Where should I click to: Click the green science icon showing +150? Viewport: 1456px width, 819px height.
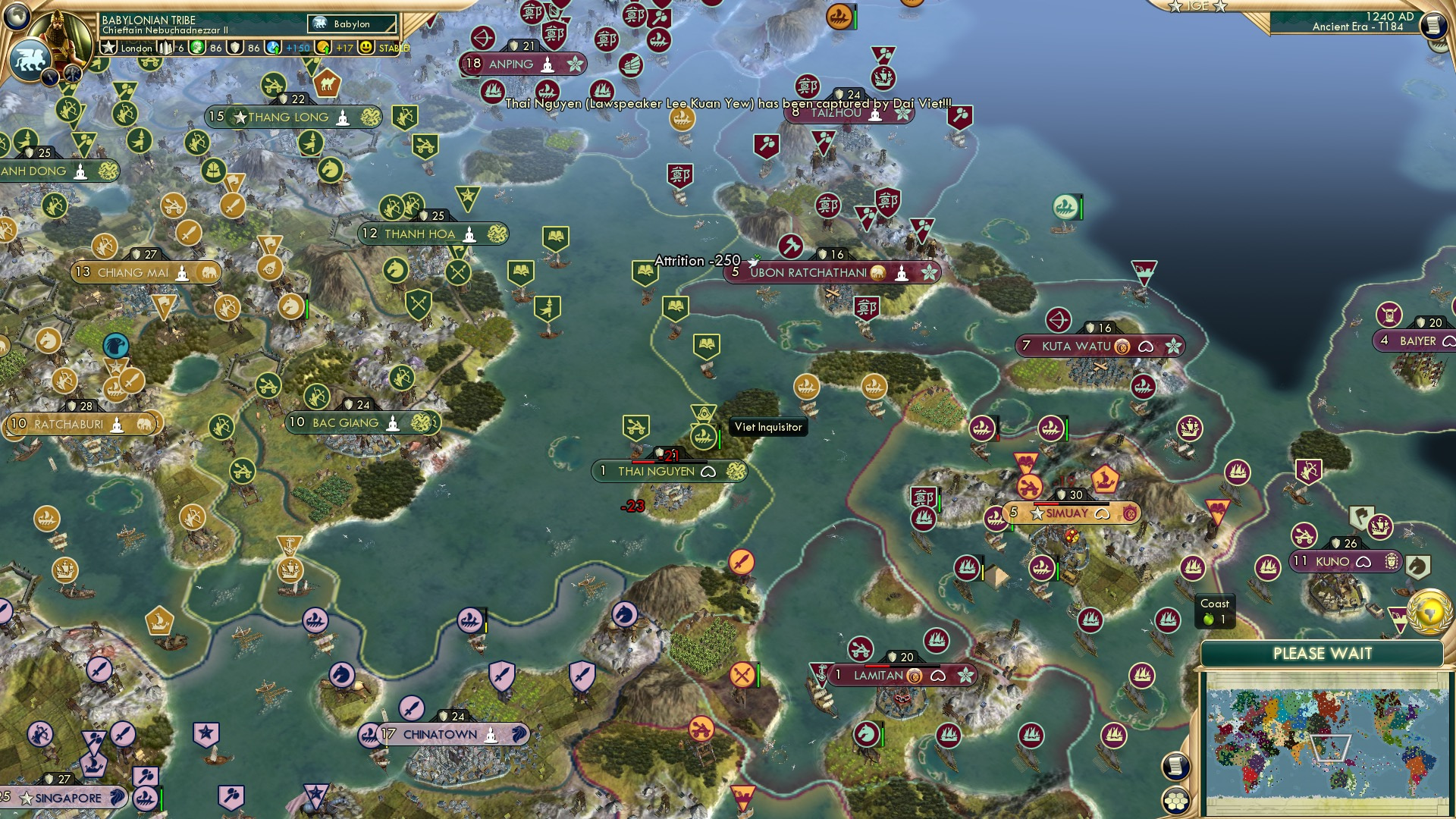coord(271,48)
